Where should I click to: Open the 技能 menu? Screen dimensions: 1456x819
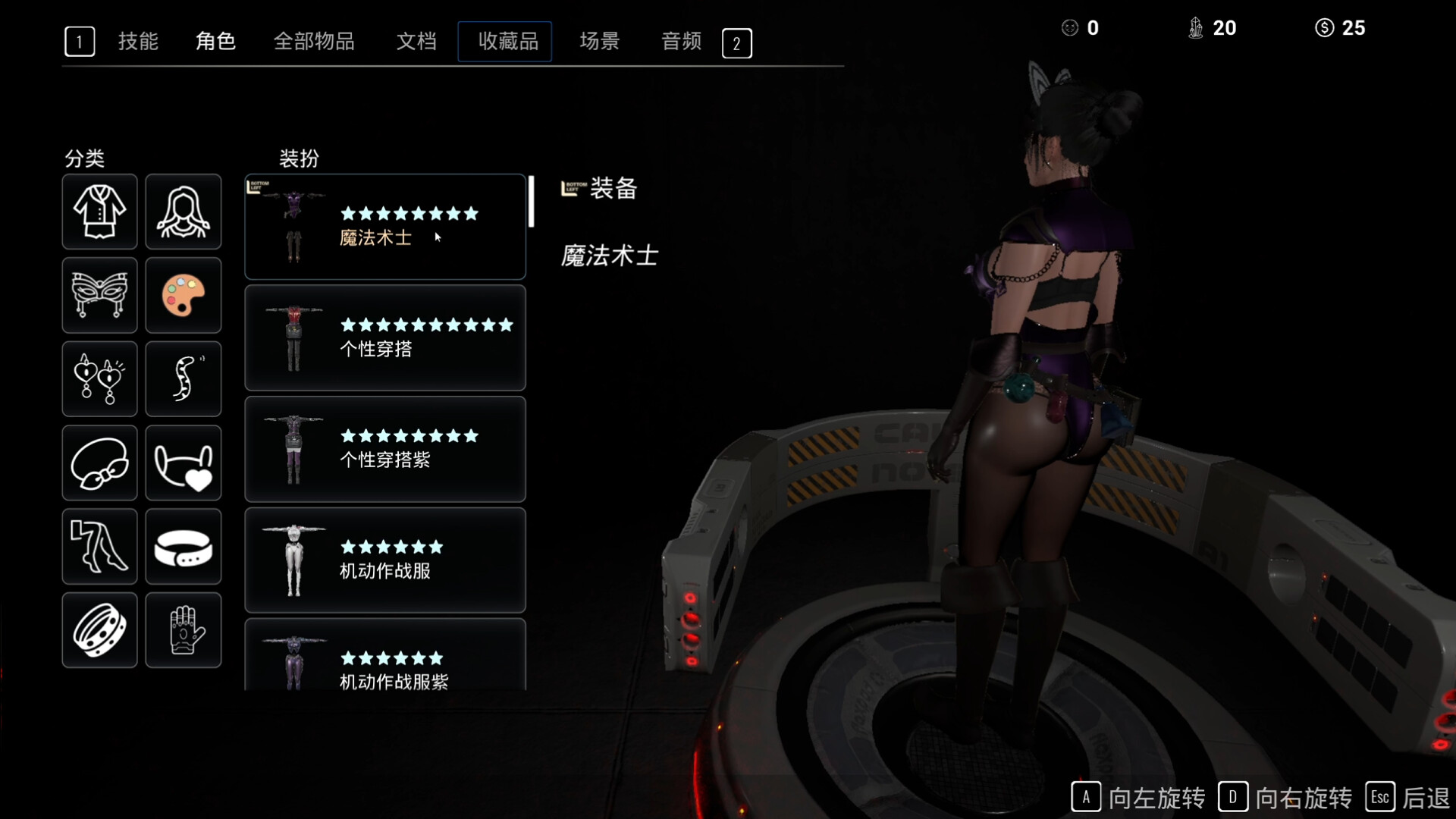click(138, 42)
